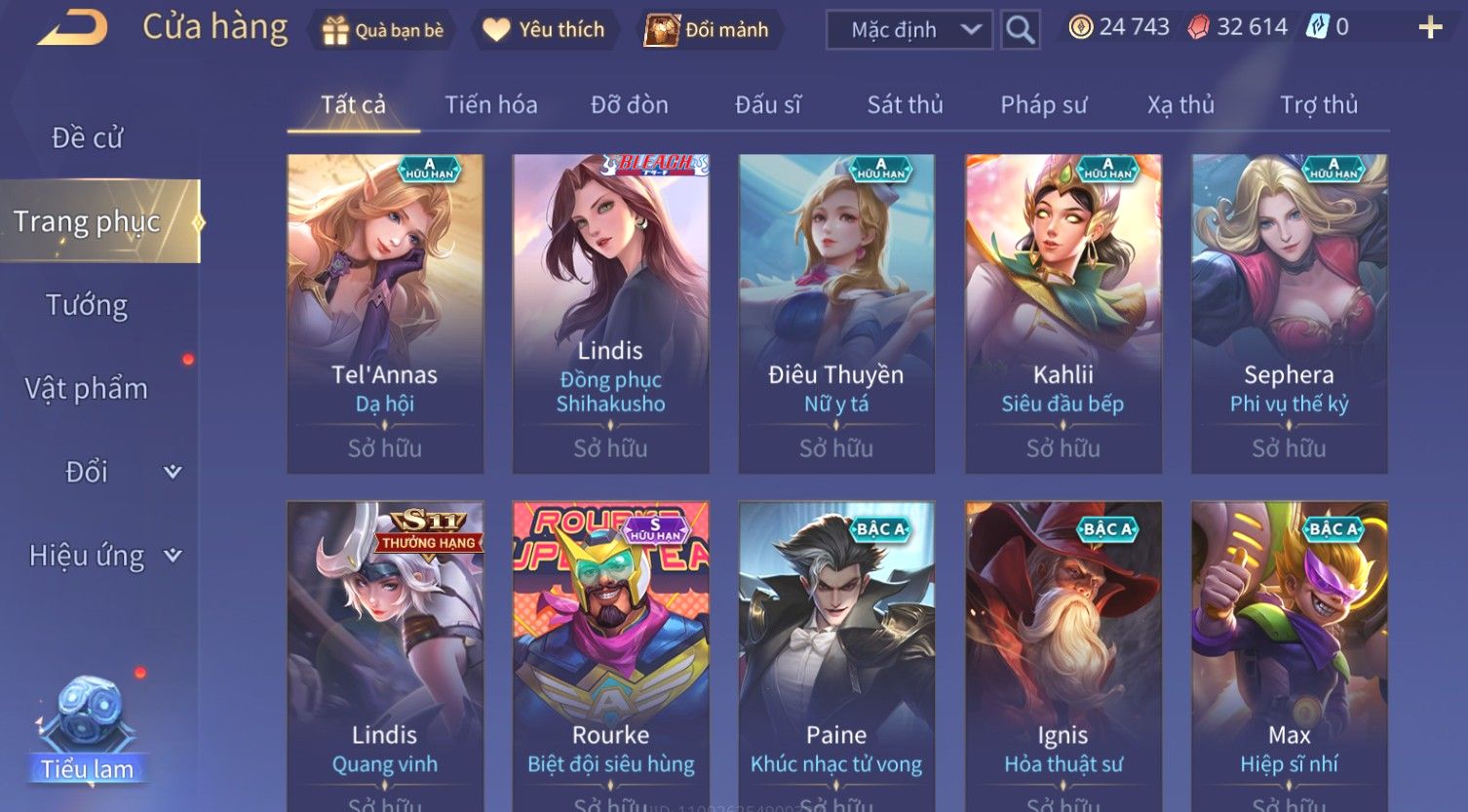Open Quà bạn bè gift menu

click(382, 30)
